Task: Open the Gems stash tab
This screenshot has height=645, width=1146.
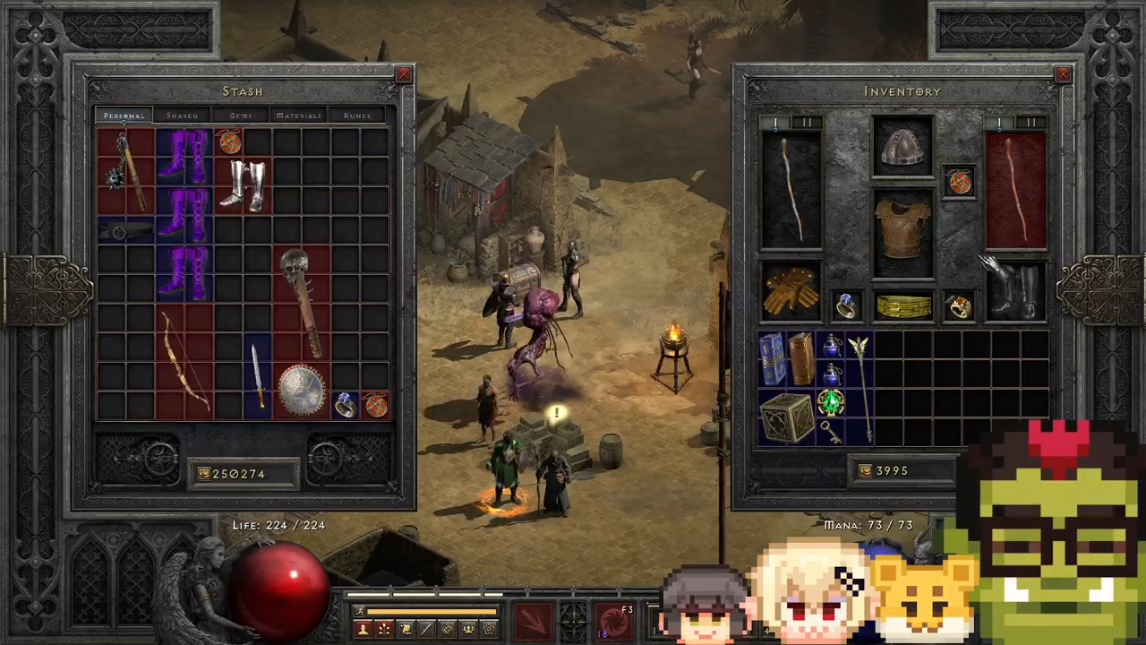Action: pyautogui.click(x=240, y=116)
